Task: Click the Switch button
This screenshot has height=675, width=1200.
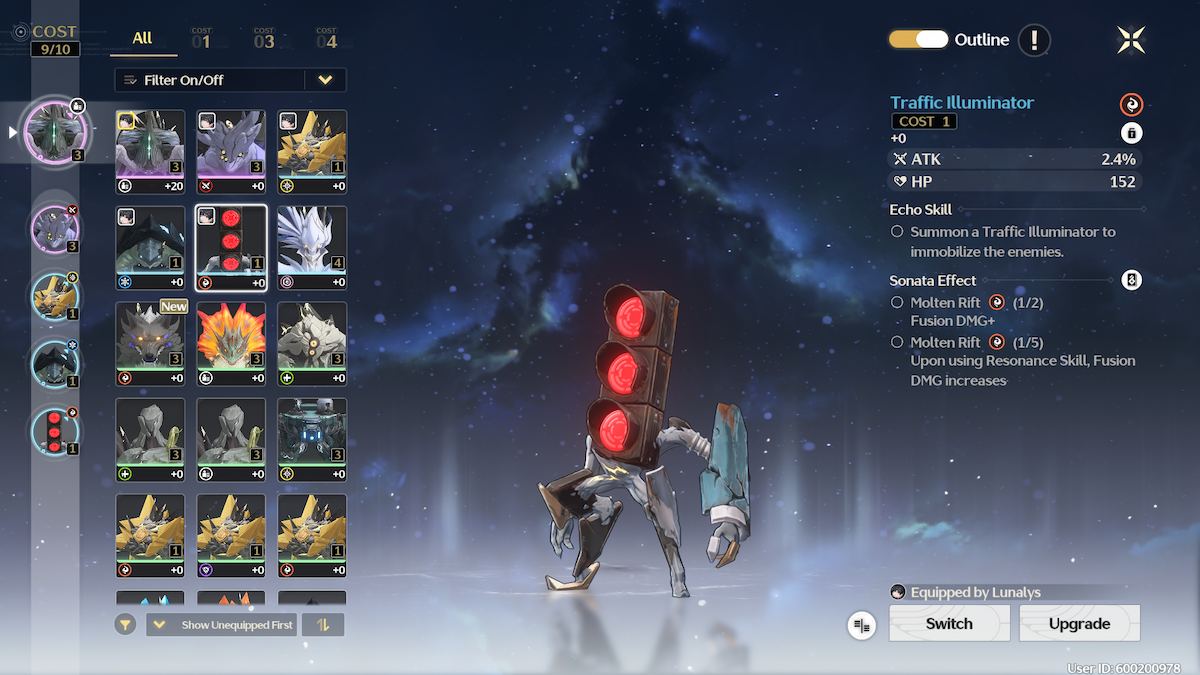Action: pos(949,623)
